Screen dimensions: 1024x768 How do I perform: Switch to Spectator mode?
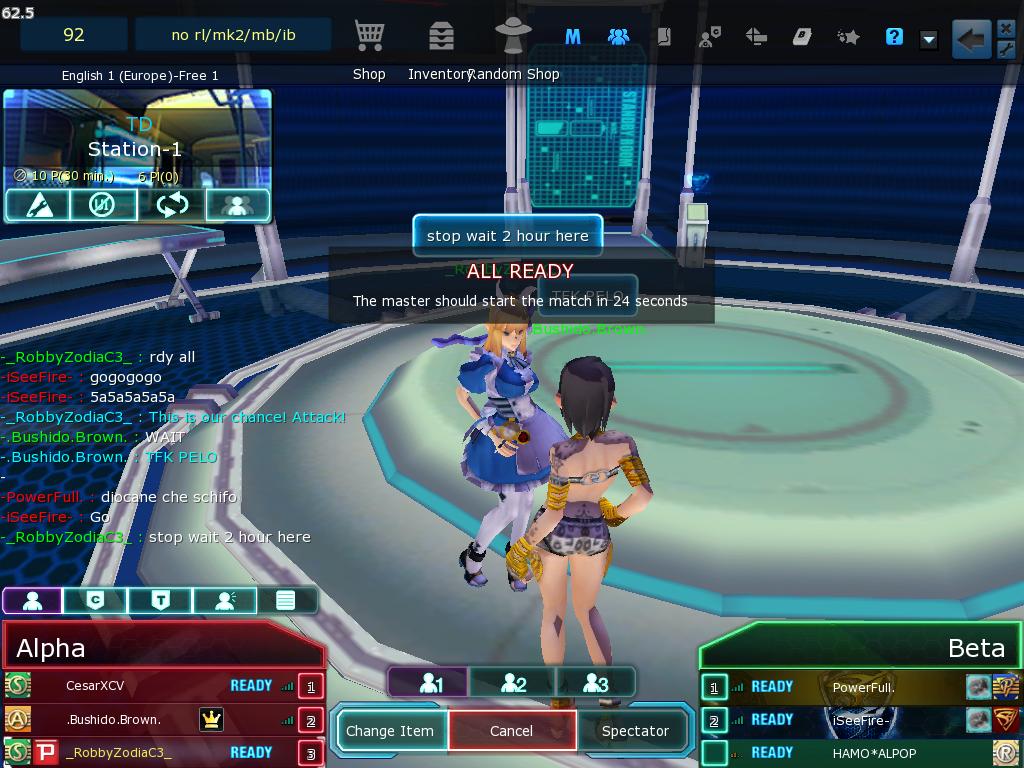coord(635,731)
